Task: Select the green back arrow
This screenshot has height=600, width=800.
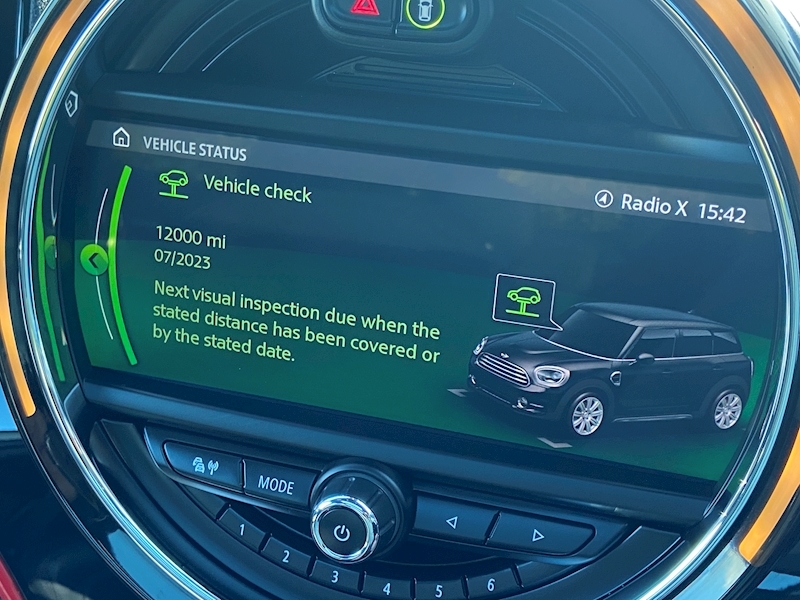Action: (94, 261)
